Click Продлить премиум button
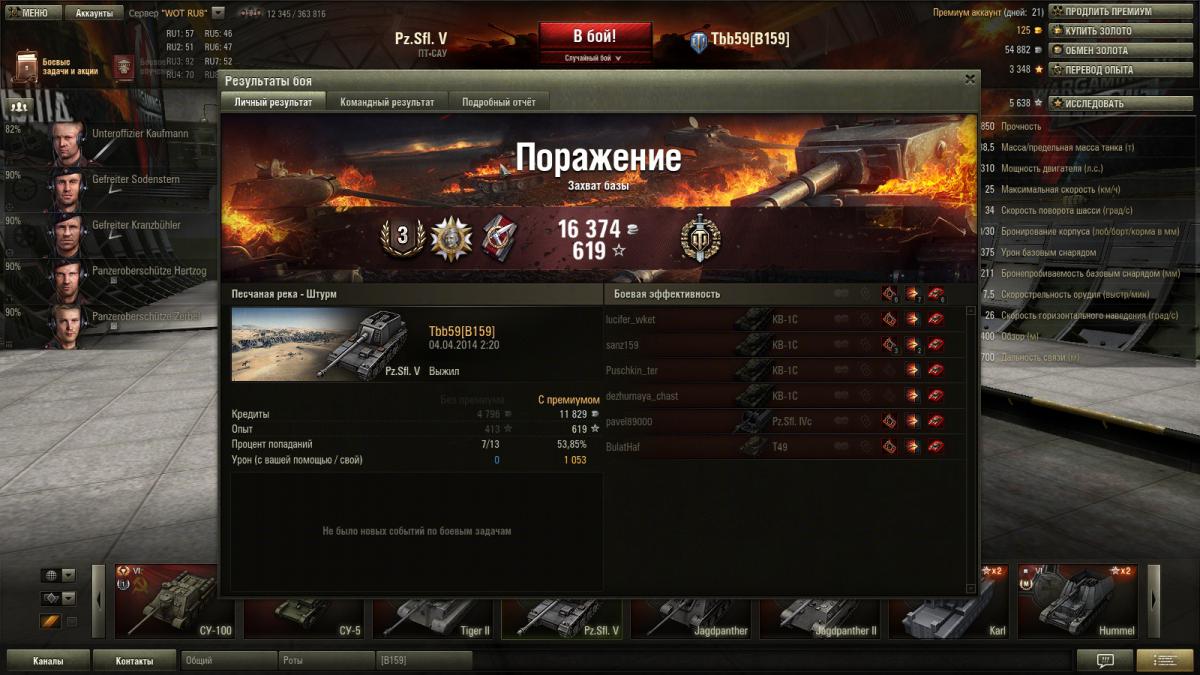 (x=1121, y=12)
